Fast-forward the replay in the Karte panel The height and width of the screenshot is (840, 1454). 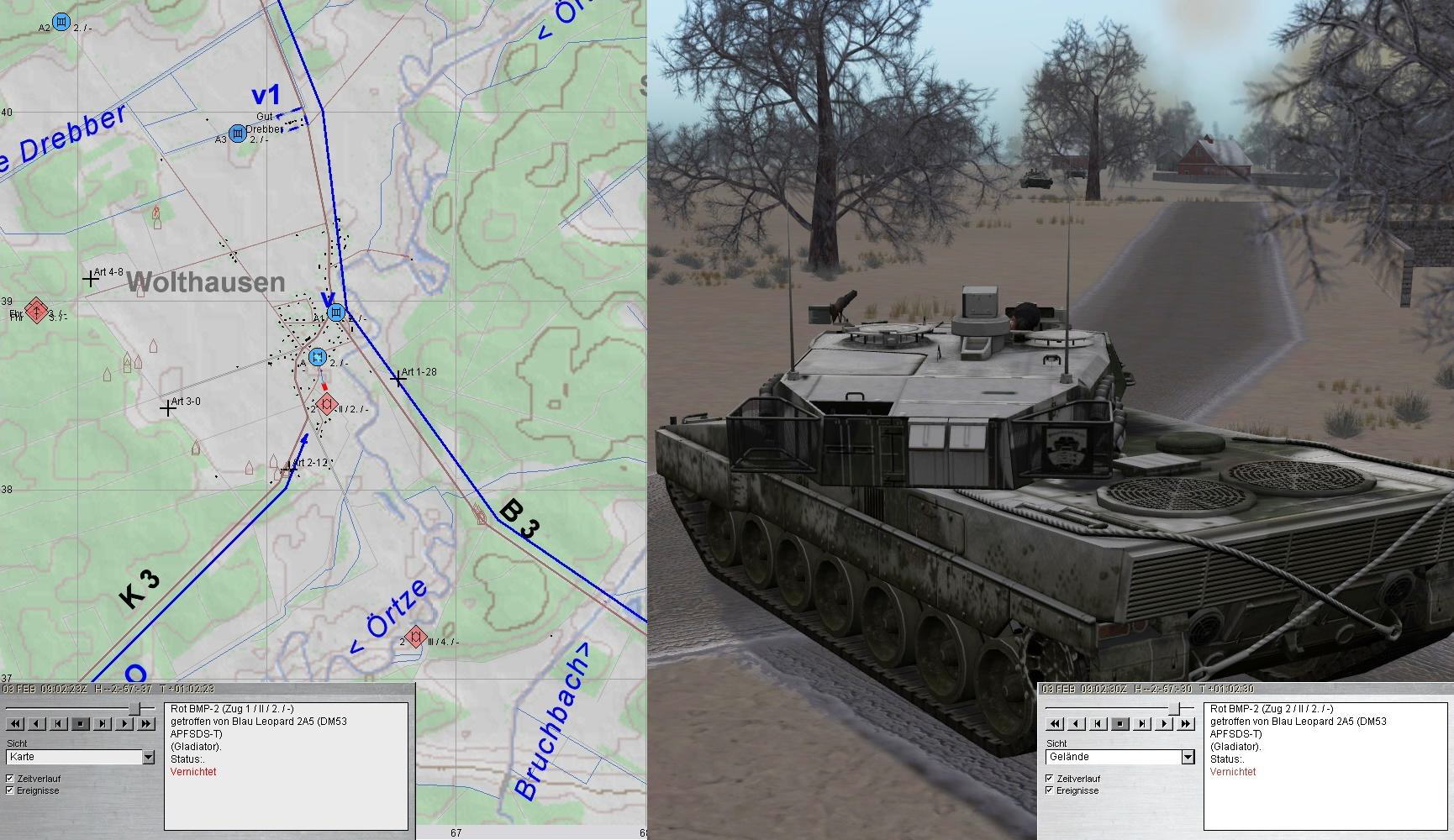[146, 723]
